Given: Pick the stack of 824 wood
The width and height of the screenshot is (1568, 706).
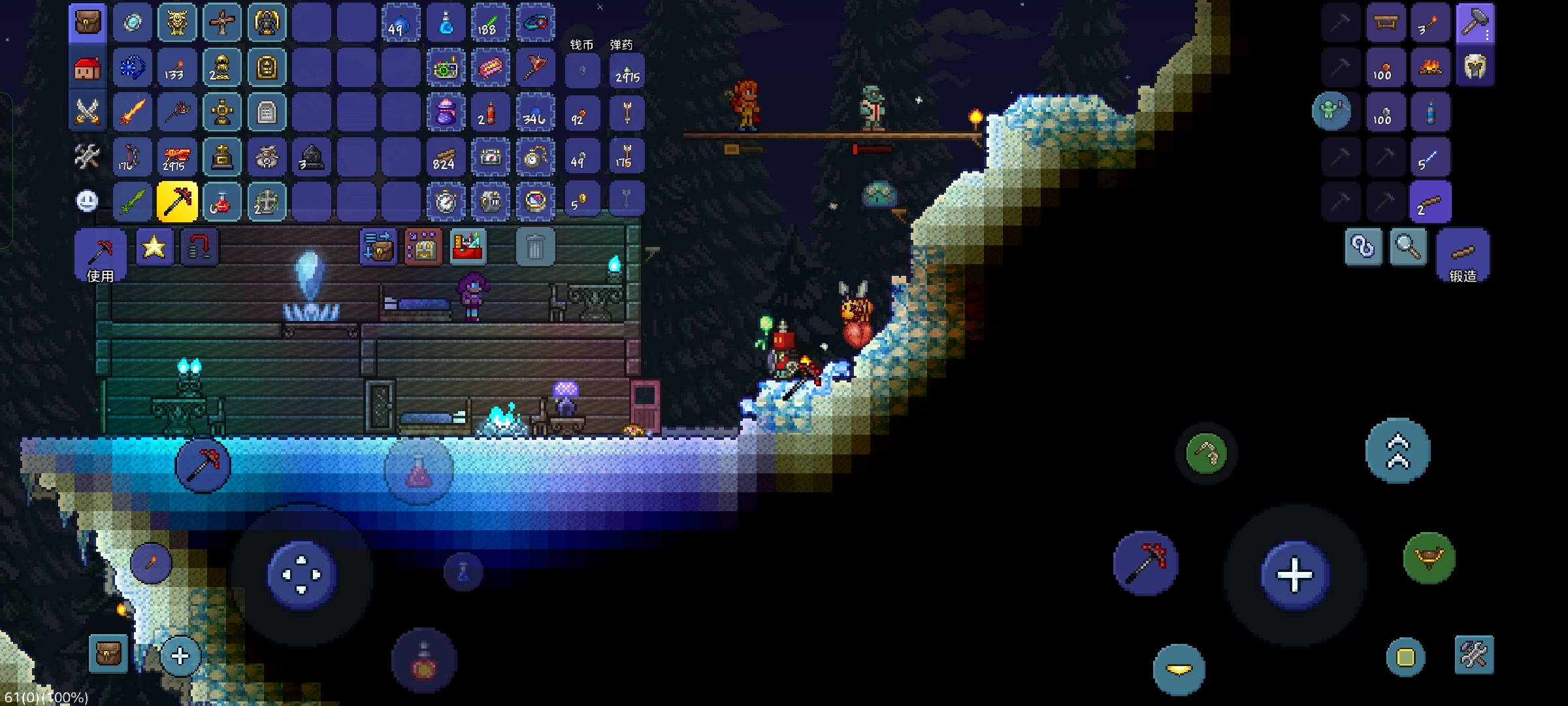Looking at the screenshot, I should click(x=445, y=157).
